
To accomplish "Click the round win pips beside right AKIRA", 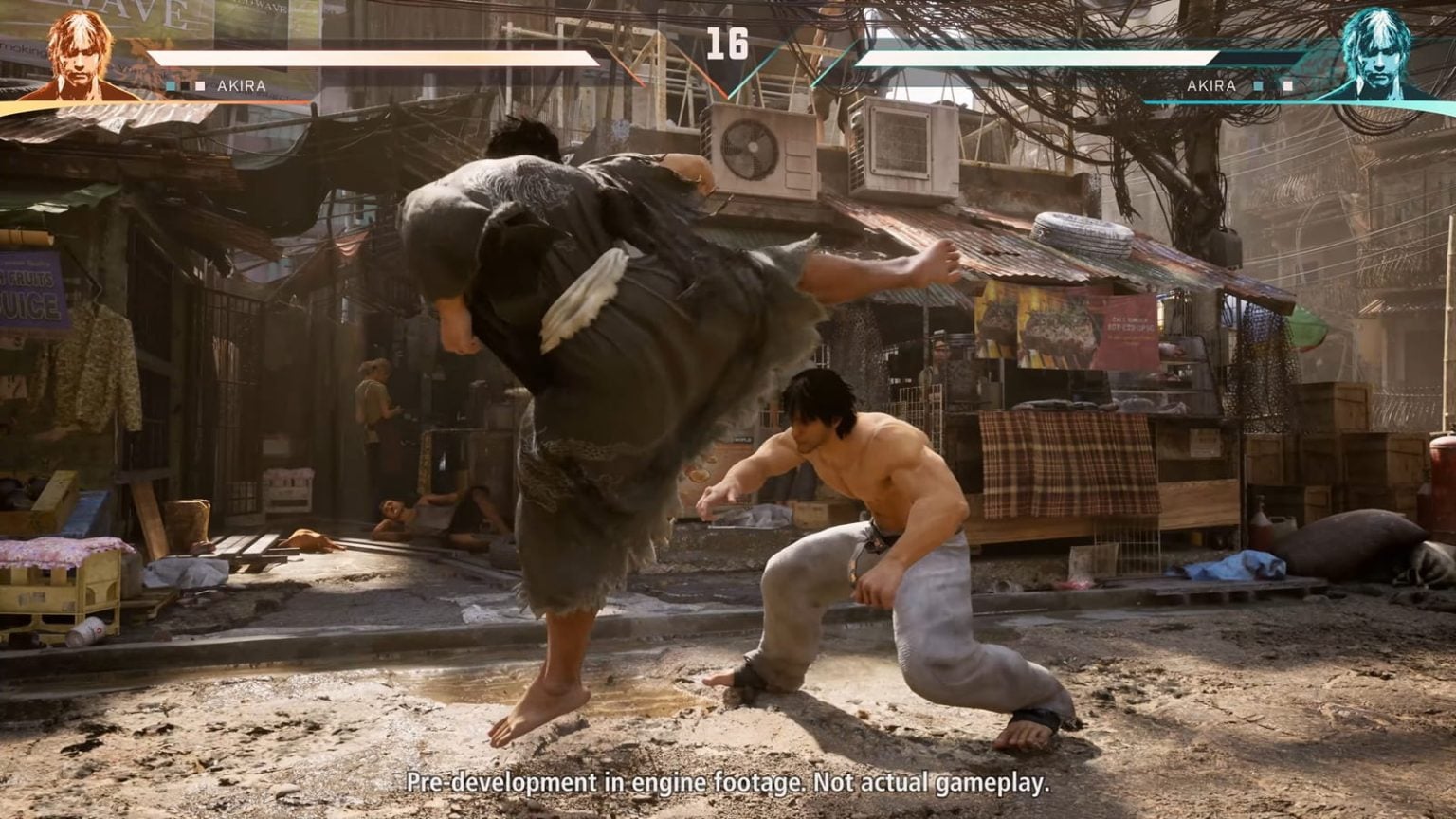I will coord(1273,86).
